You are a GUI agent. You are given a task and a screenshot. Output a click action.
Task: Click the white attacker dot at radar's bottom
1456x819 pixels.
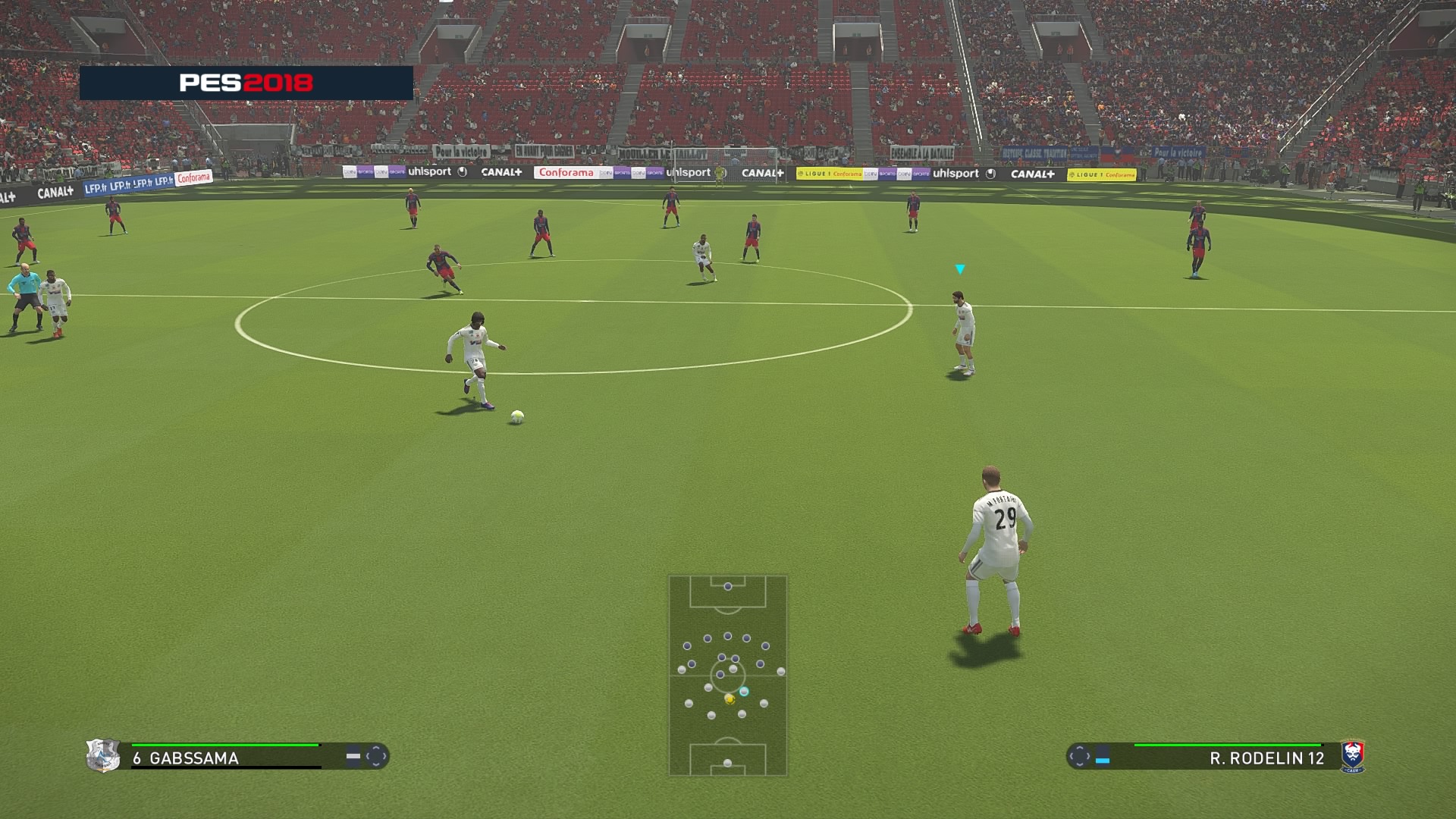pos(726,762)
